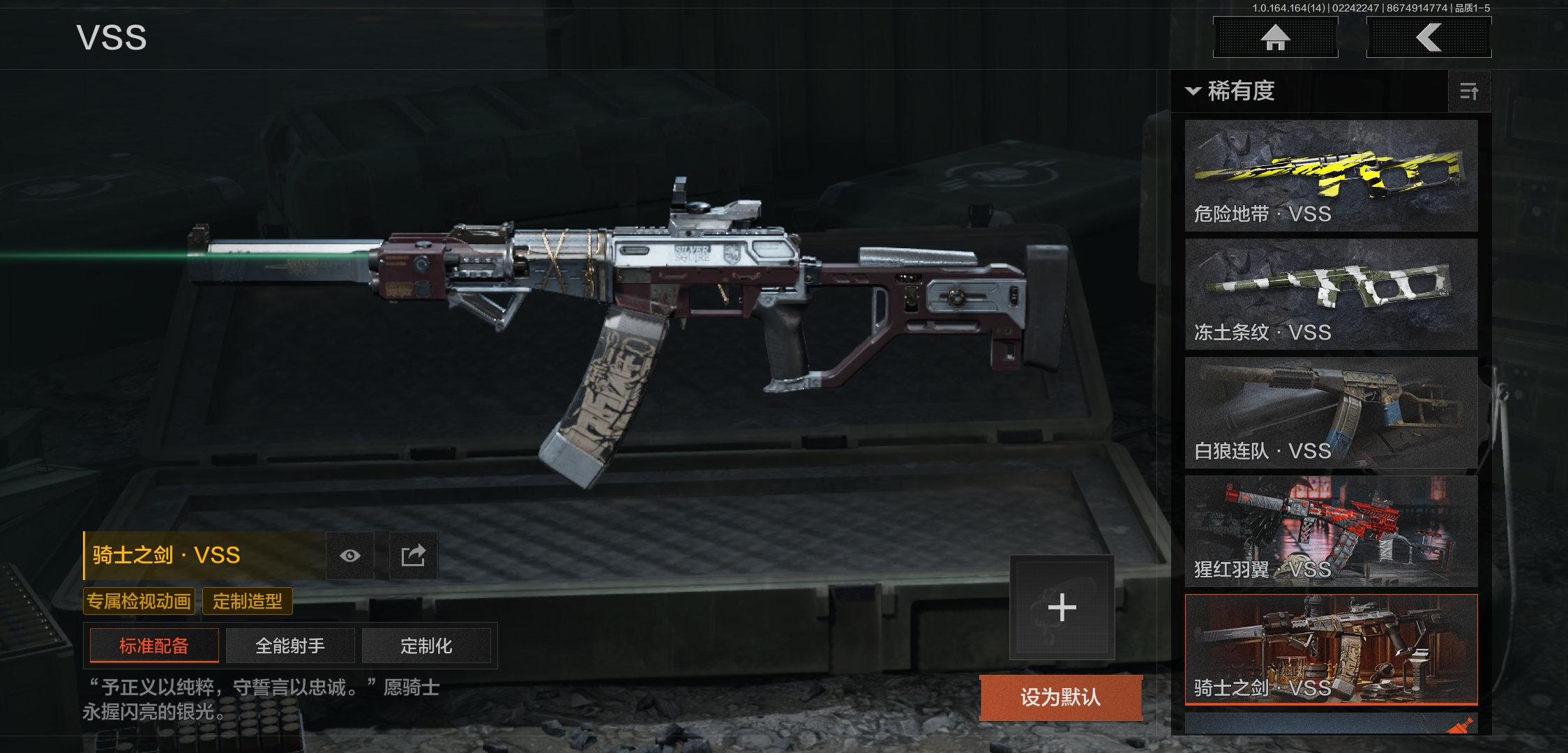The width and height of the screenshot is (1568, 753).
Task: Select the 危险地带 · VSS skin
Action: (1331, 175)
